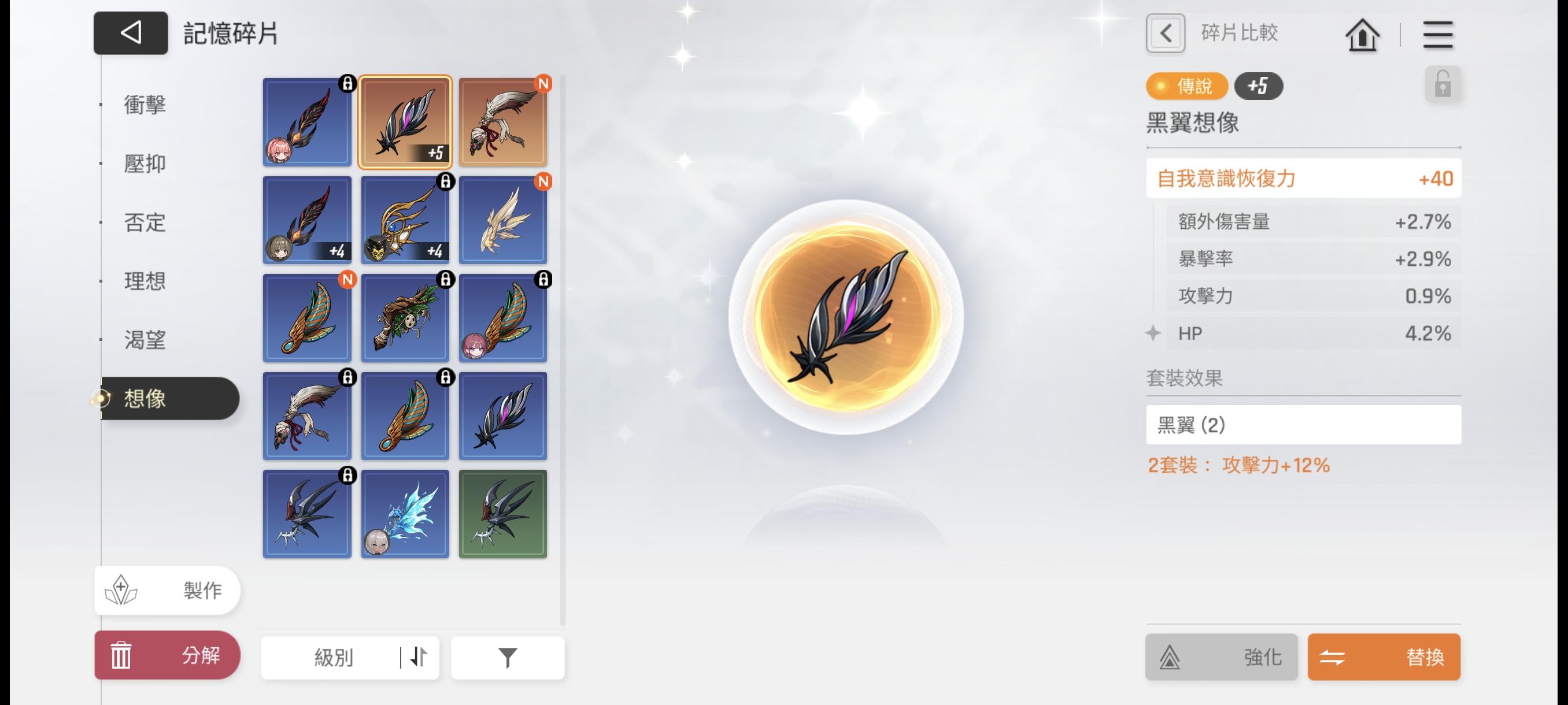Select the blue ice wing fragment
Screen dimensions: 1568x705
(405, 514)
